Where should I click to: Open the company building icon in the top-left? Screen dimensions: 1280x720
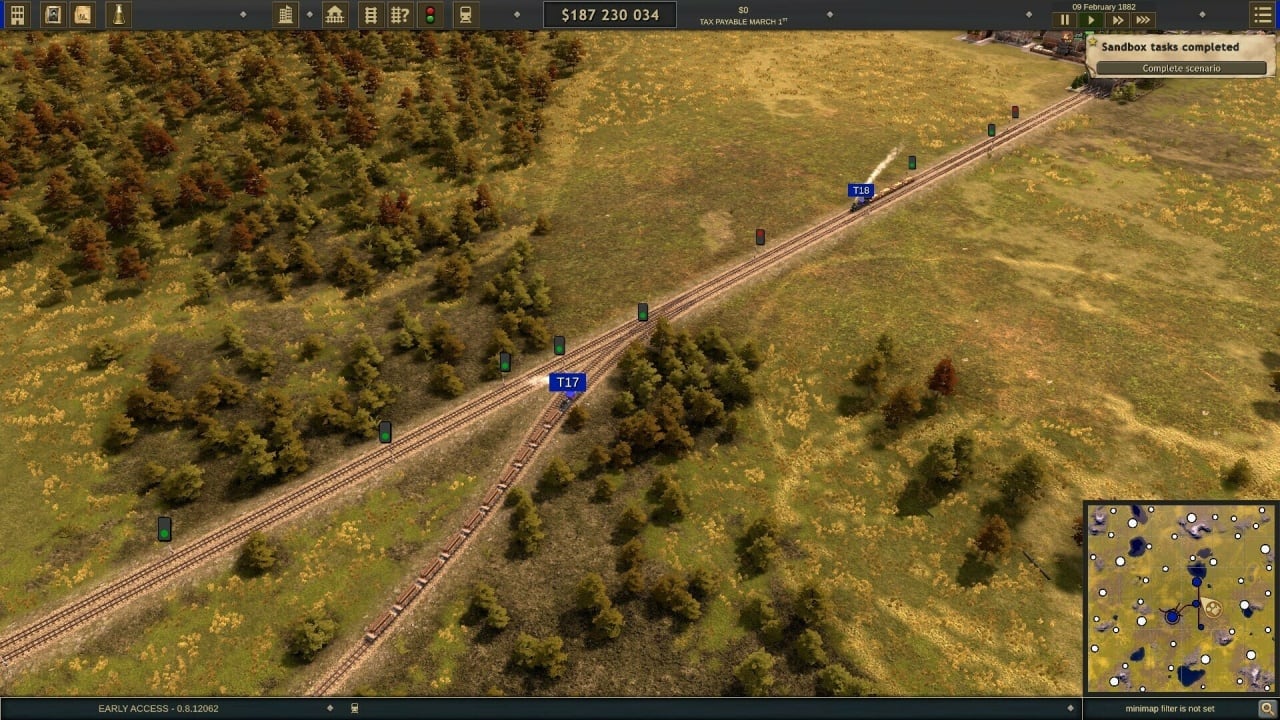click(x=17, y=15)
